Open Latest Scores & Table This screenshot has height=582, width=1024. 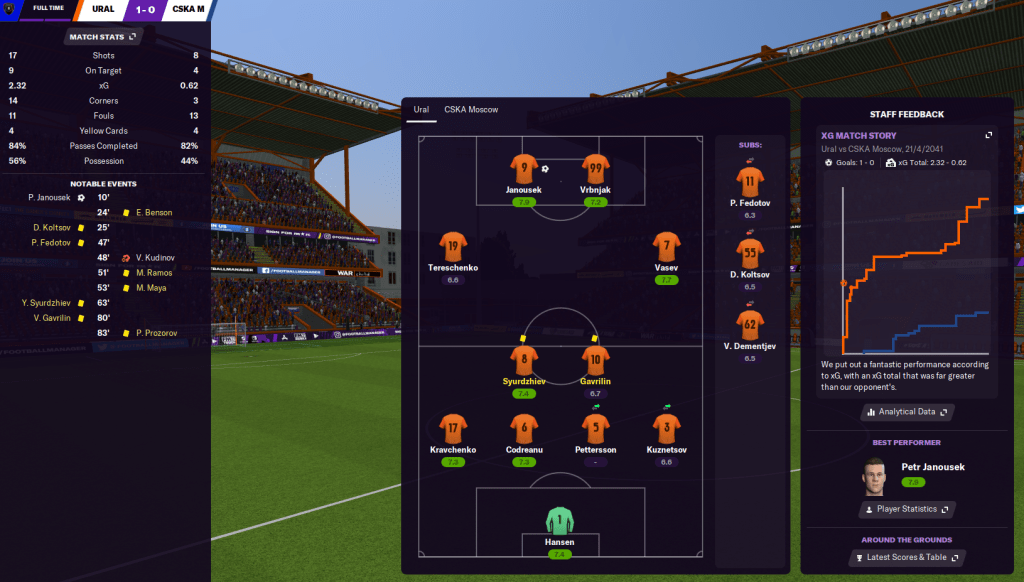click(x=907, y=557)
